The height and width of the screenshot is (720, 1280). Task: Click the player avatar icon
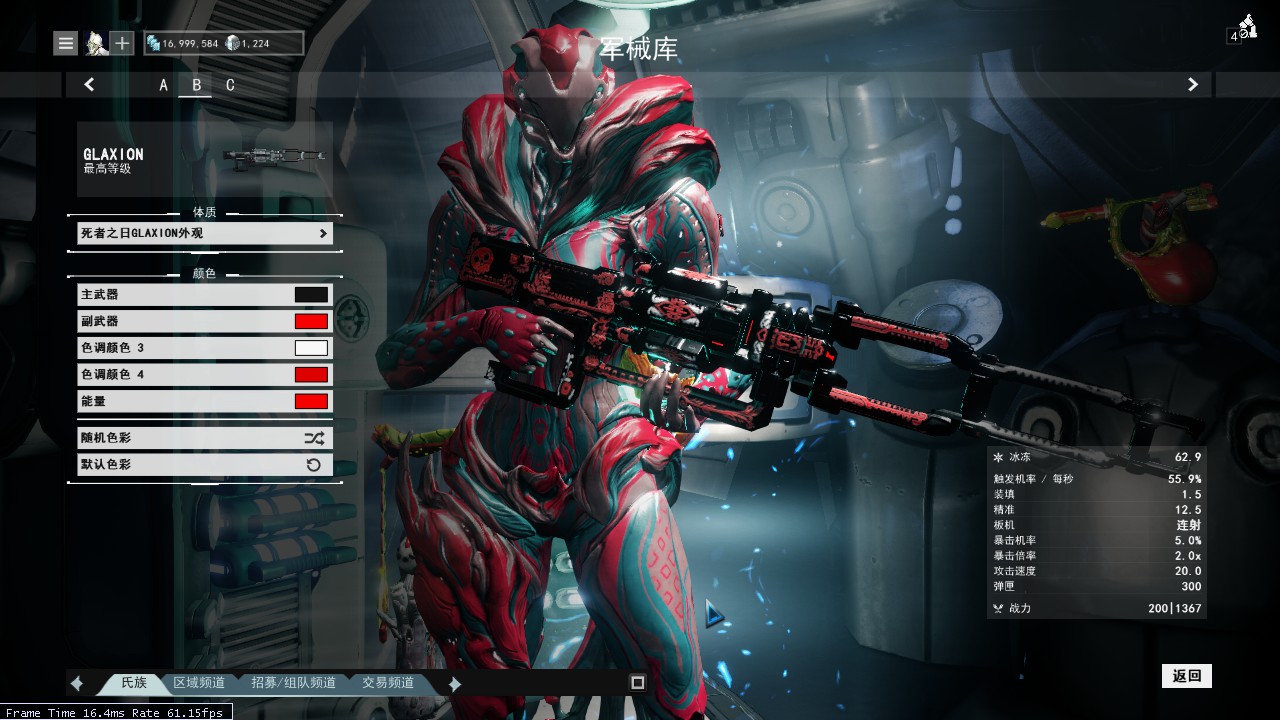coord(95,43)
